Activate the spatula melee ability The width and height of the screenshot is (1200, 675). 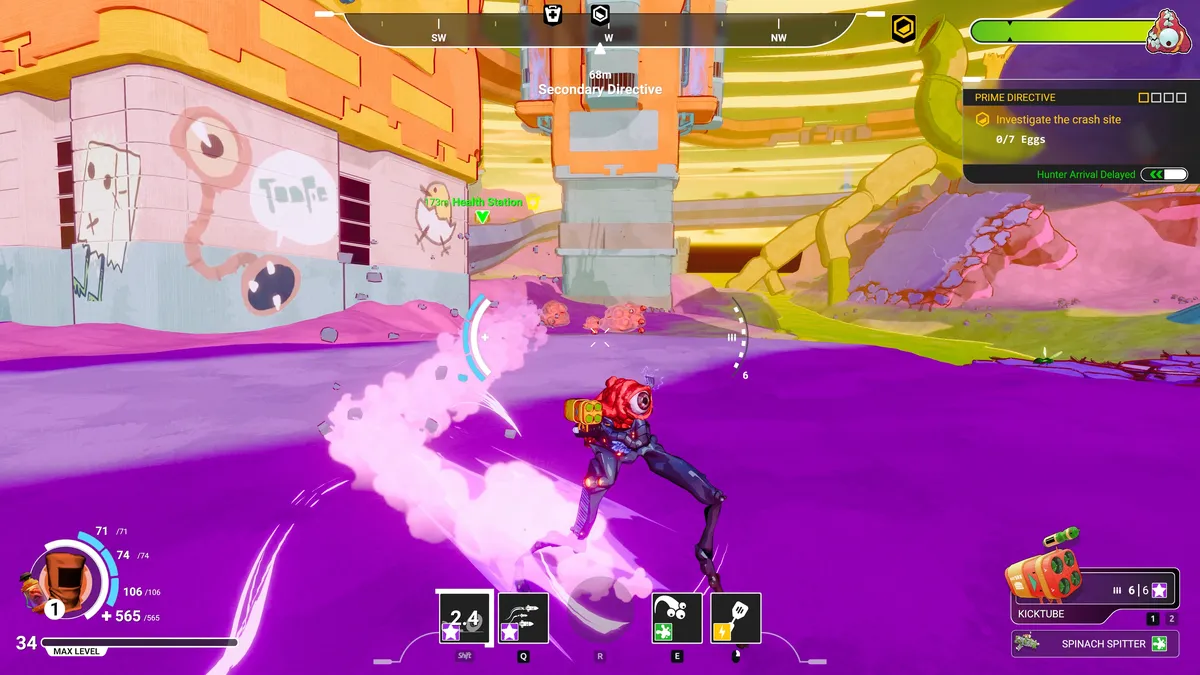(736, 618)
